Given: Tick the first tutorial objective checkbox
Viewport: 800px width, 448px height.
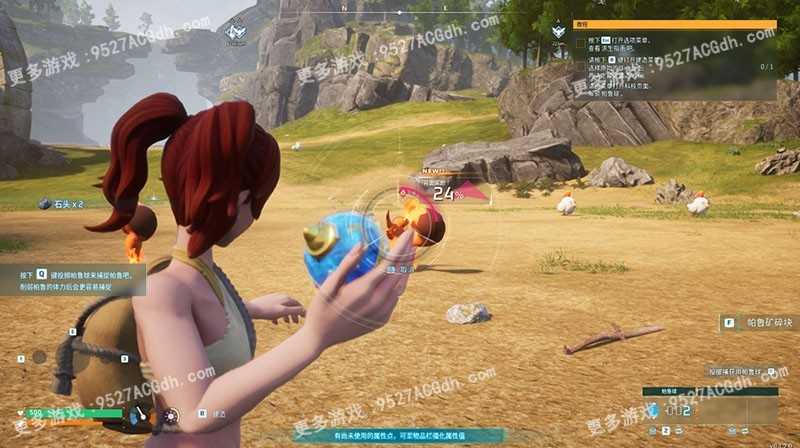Looking at the screenshot, I should pos(581,43).
